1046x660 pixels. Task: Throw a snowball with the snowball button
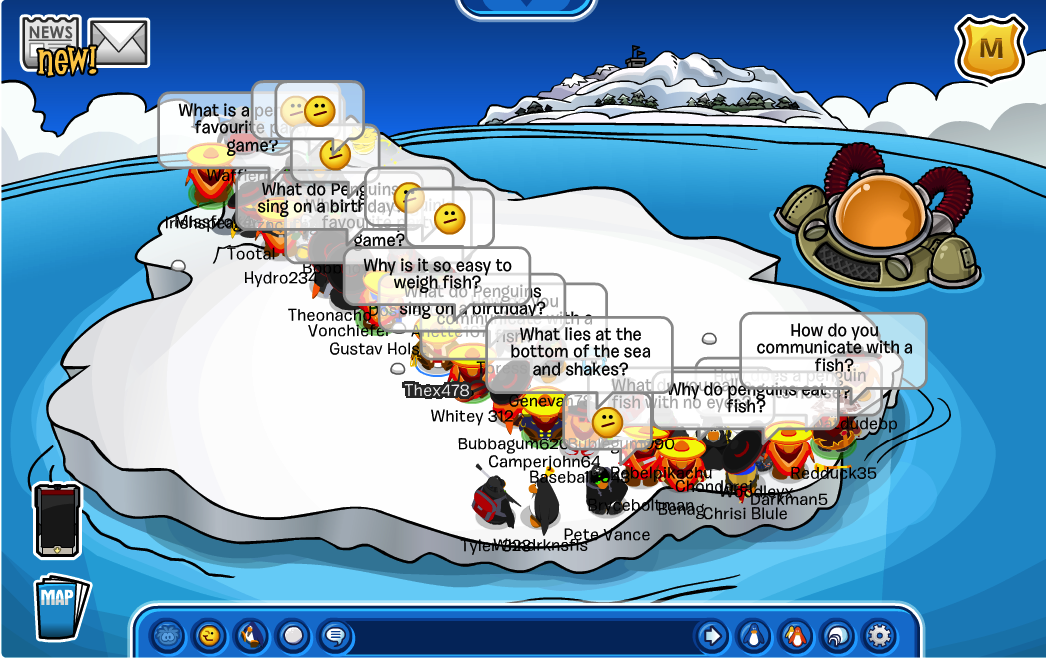[x=293, y=635]
